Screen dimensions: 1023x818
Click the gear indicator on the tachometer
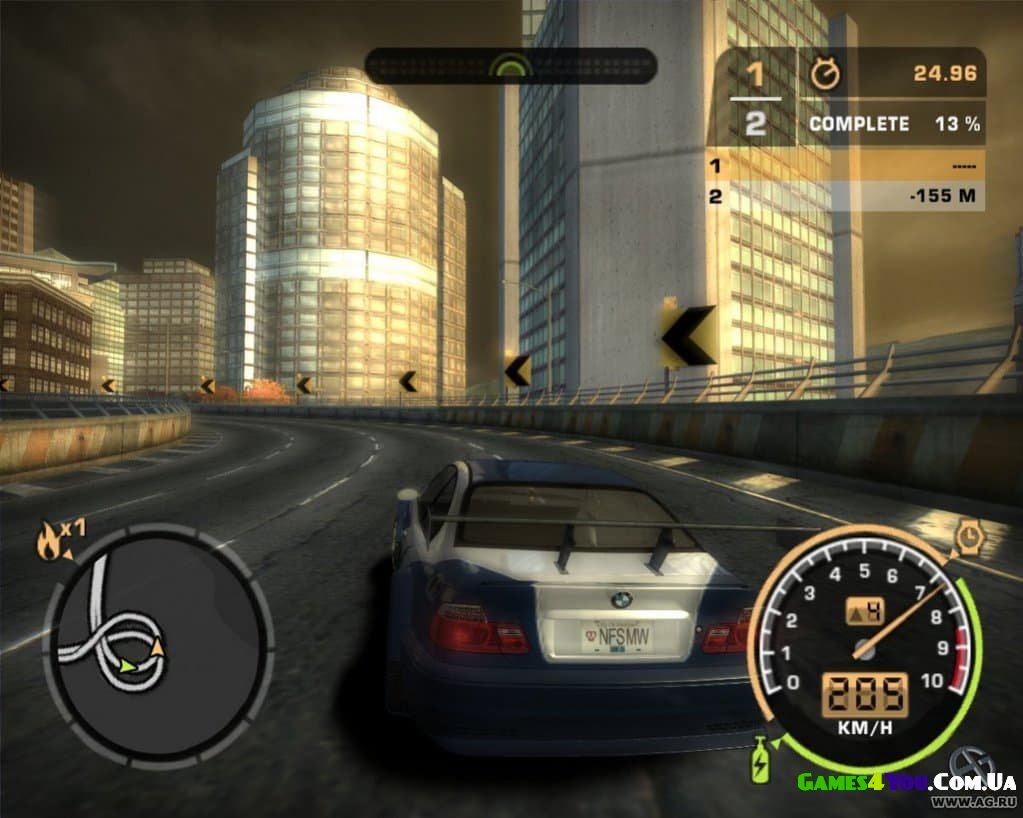865,610
